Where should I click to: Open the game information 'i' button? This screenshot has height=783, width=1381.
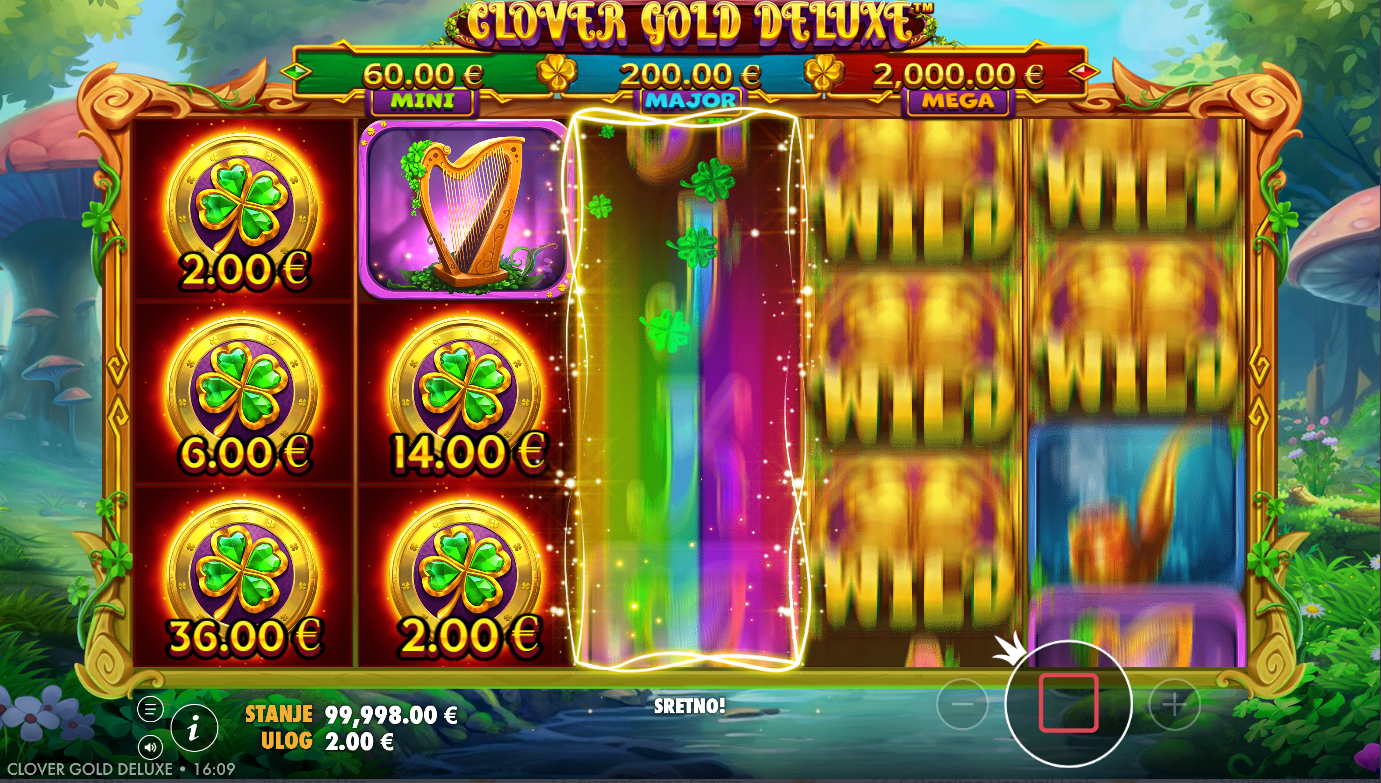click(194, 728)
